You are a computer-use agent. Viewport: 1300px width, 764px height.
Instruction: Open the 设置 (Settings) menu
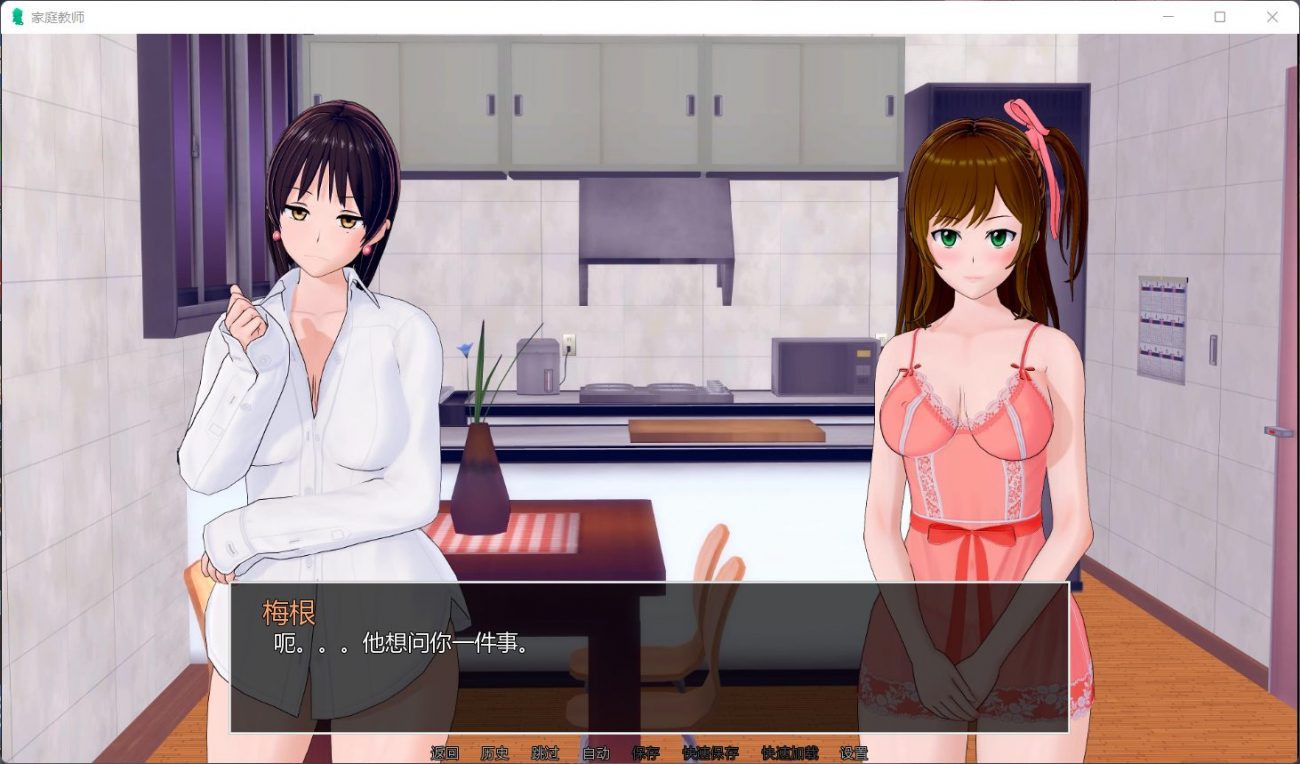pyautogui.click(x=853, y=753)
